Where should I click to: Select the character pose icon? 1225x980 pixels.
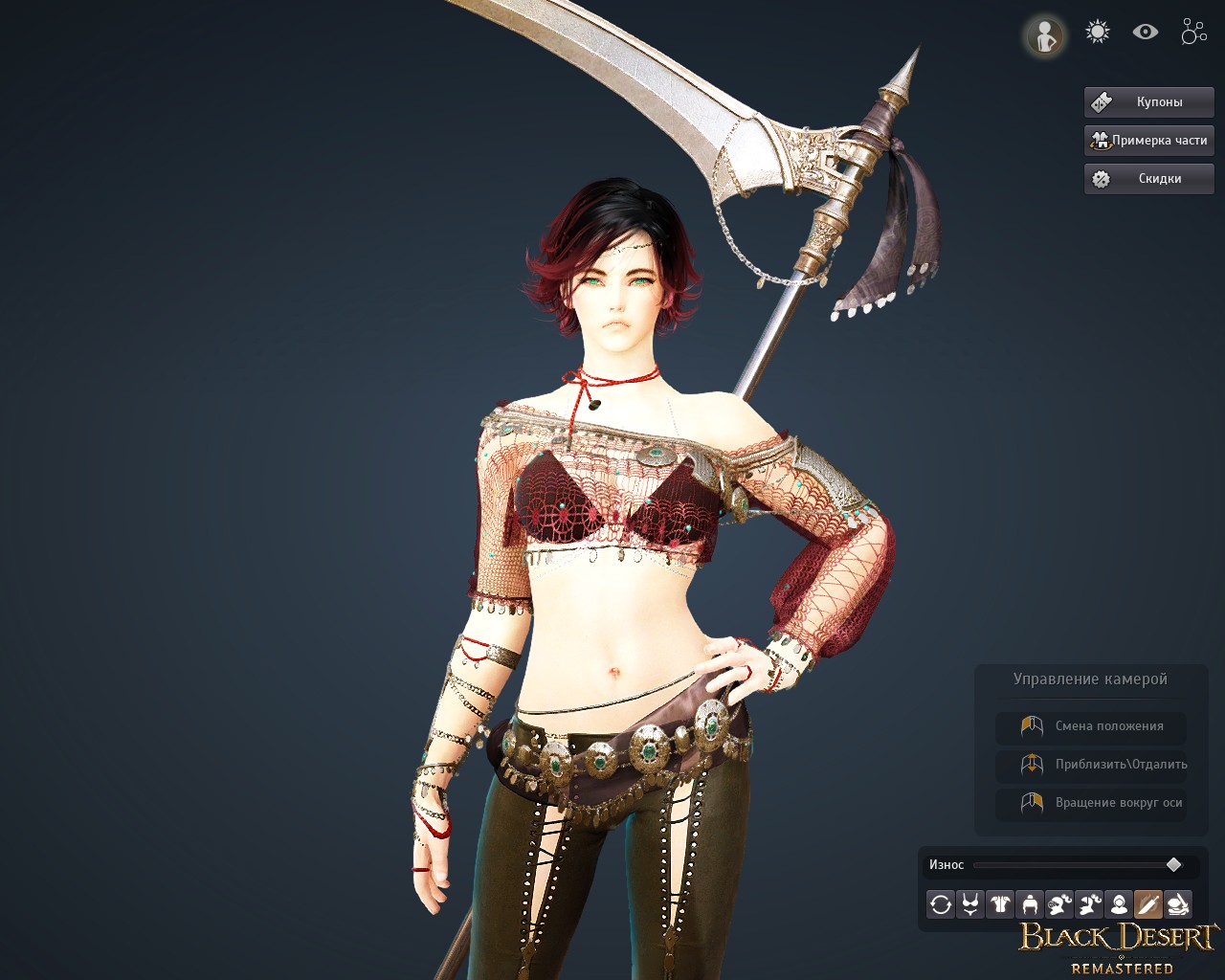point(1044,35)
